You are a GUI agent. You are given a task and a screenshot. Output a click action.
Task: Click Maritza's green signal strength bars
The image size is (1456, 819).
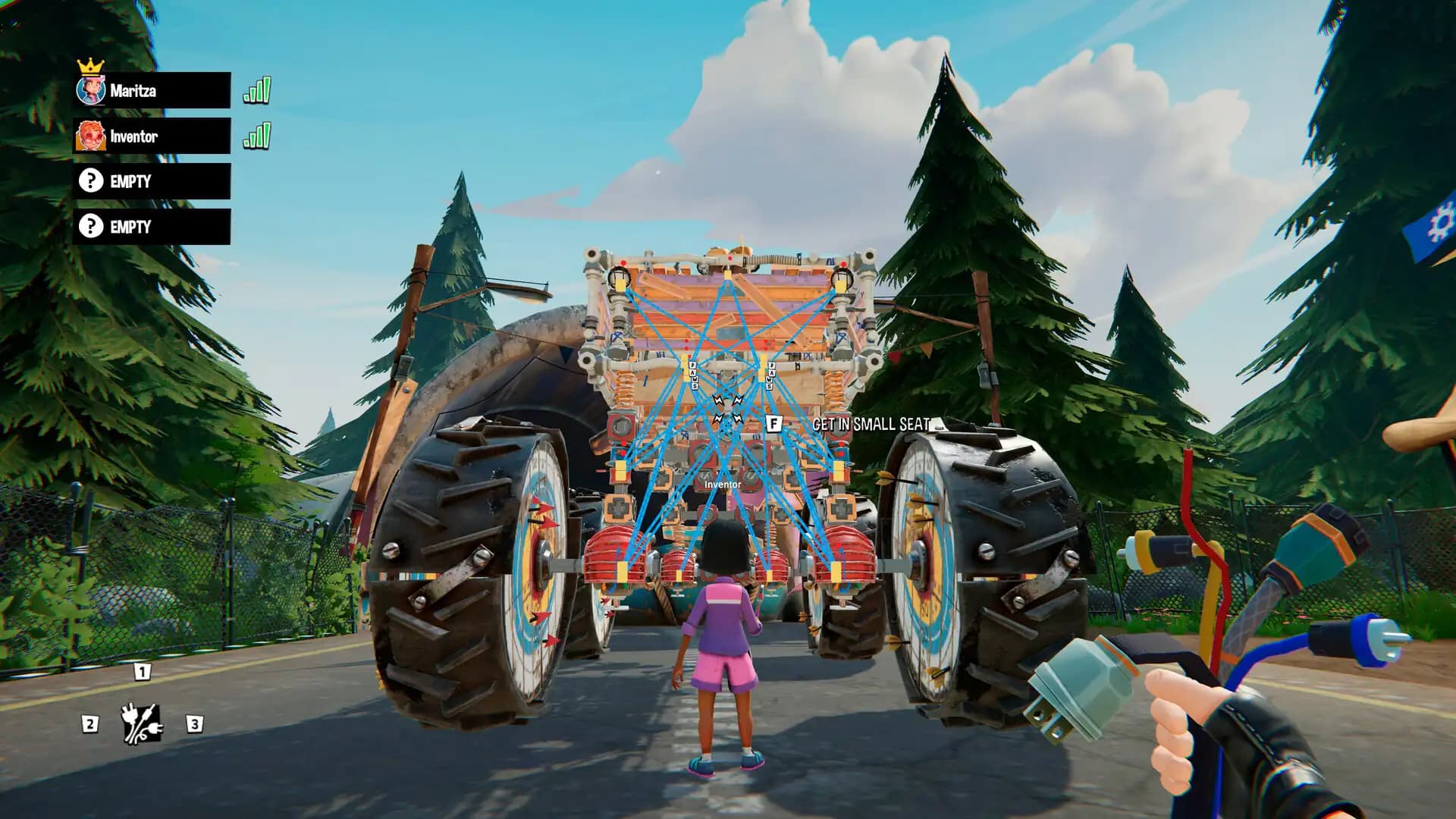pyautogui.click(x=257, y=89)
